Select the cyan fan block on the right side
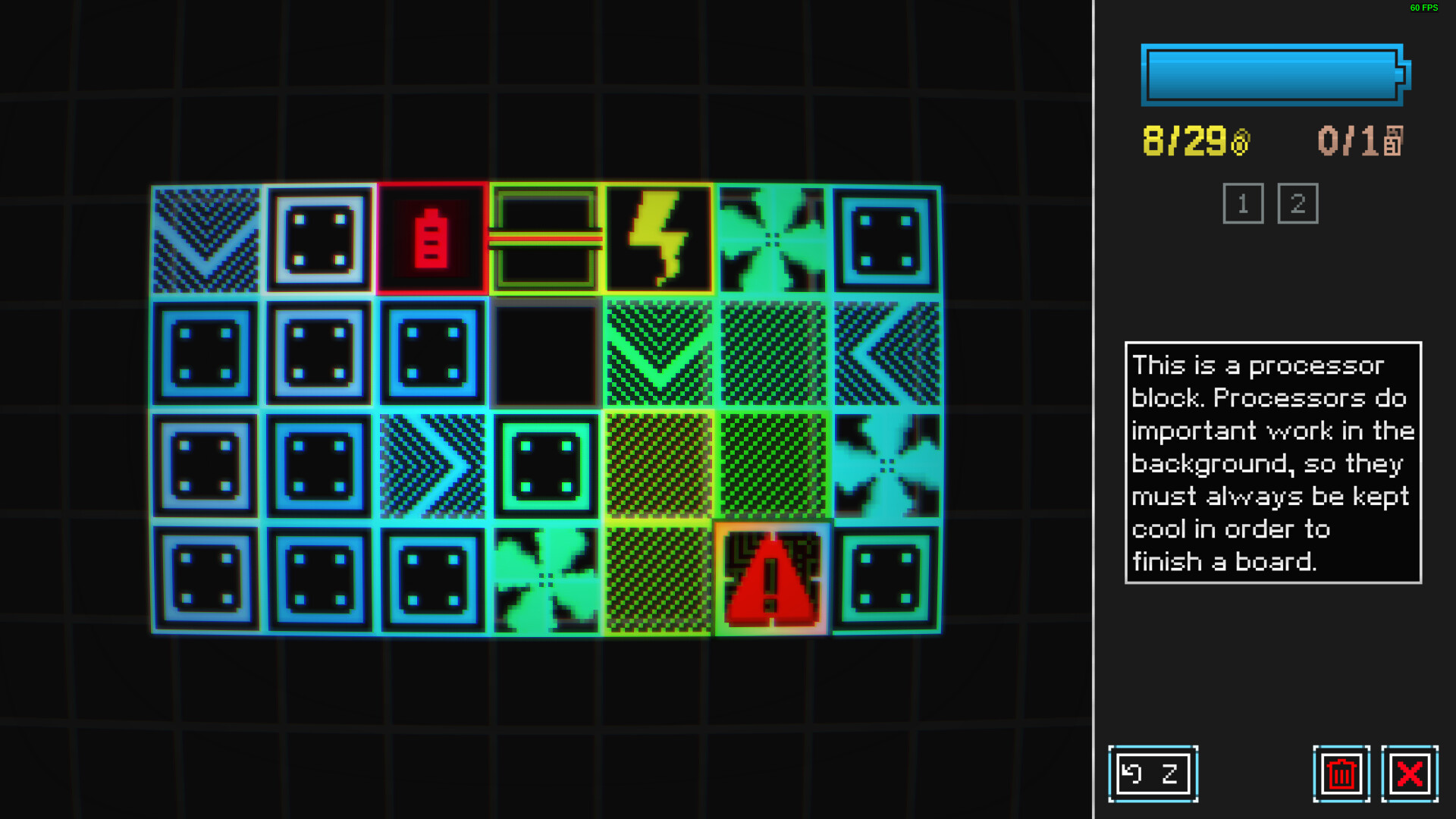The height and width of the screenshot is (819, 1456). click(x=887, y=466)
